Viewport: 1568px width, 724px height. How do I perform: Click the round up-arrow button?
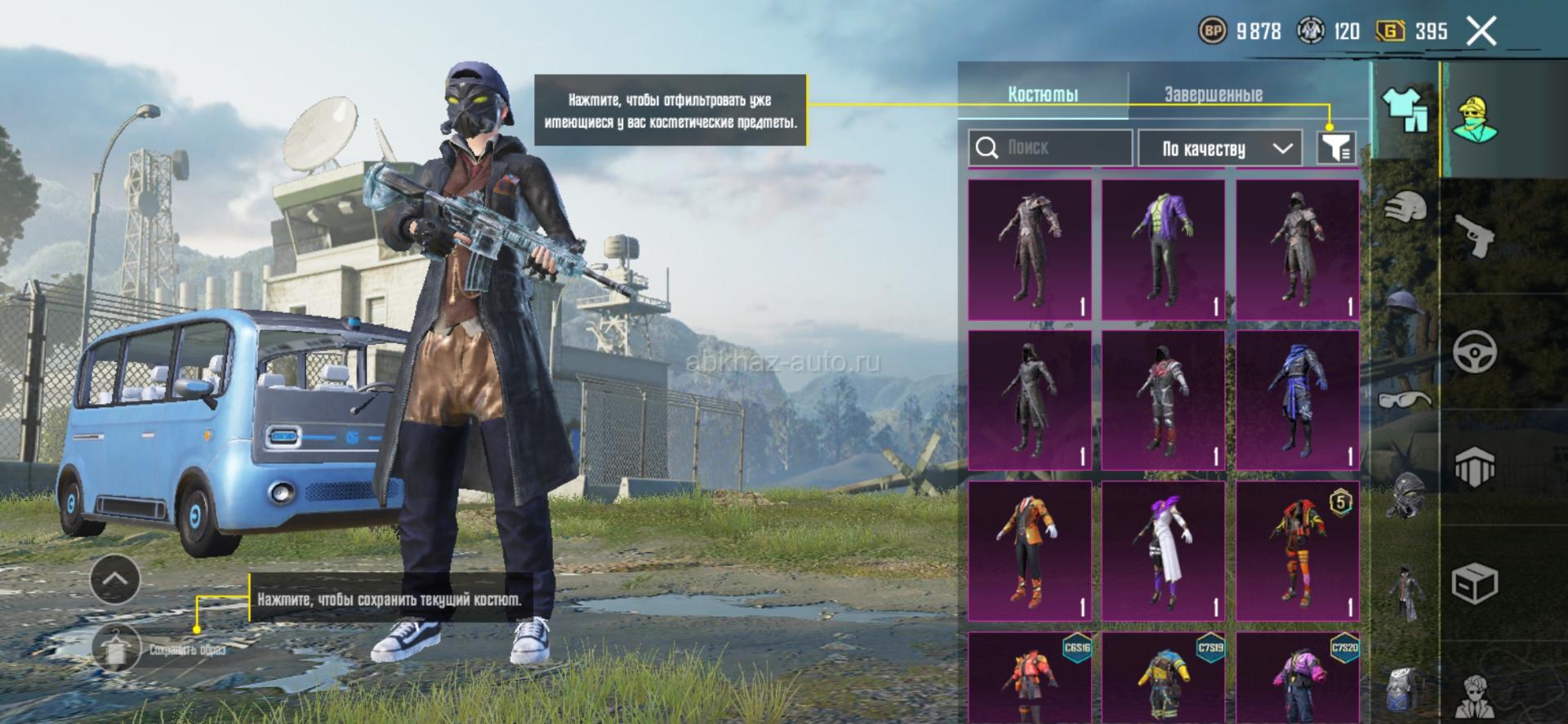pos(115,579)
